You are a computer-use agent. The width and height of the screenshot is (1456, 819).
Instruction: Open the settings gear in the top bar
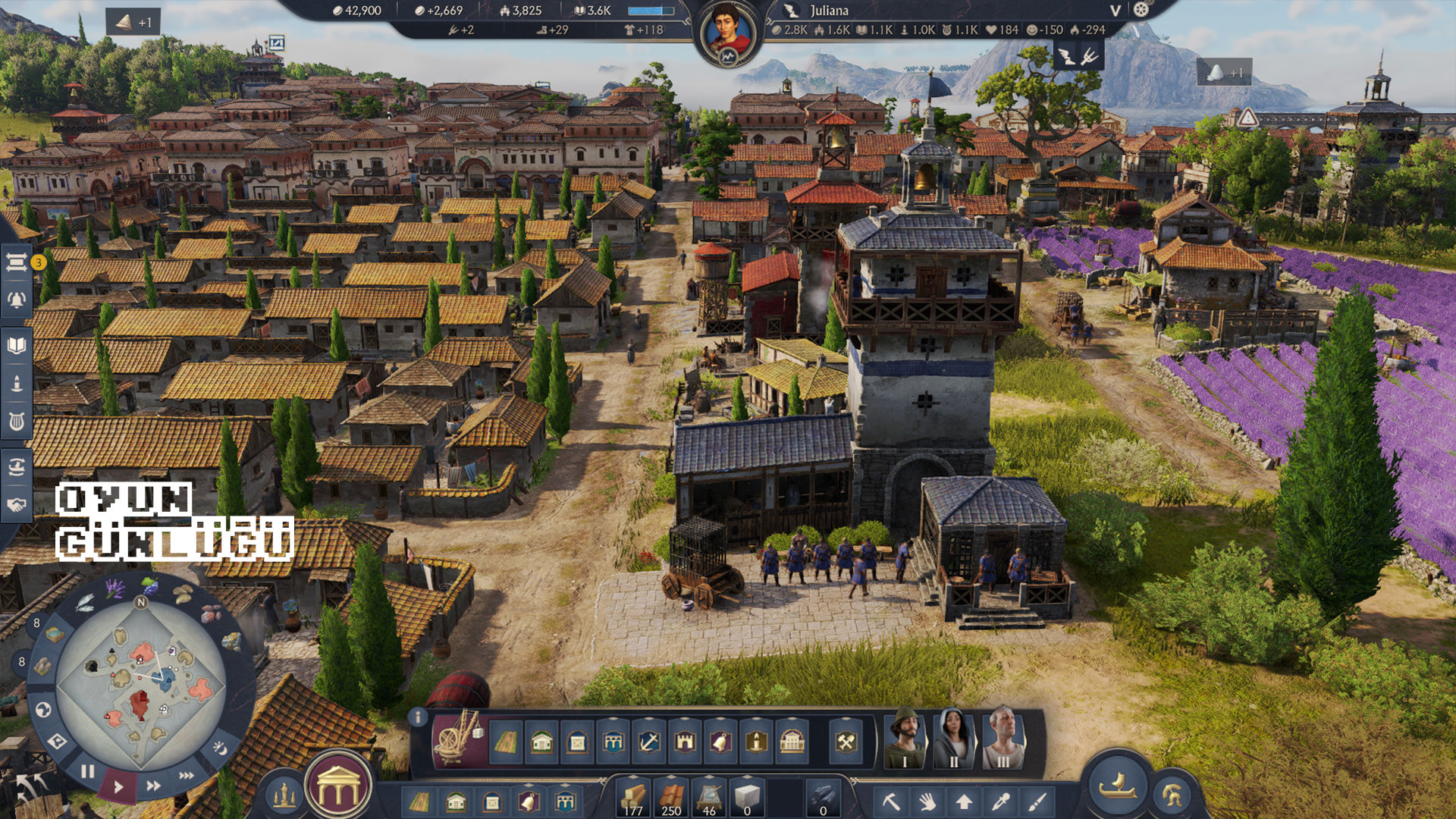pos(1141,10)
